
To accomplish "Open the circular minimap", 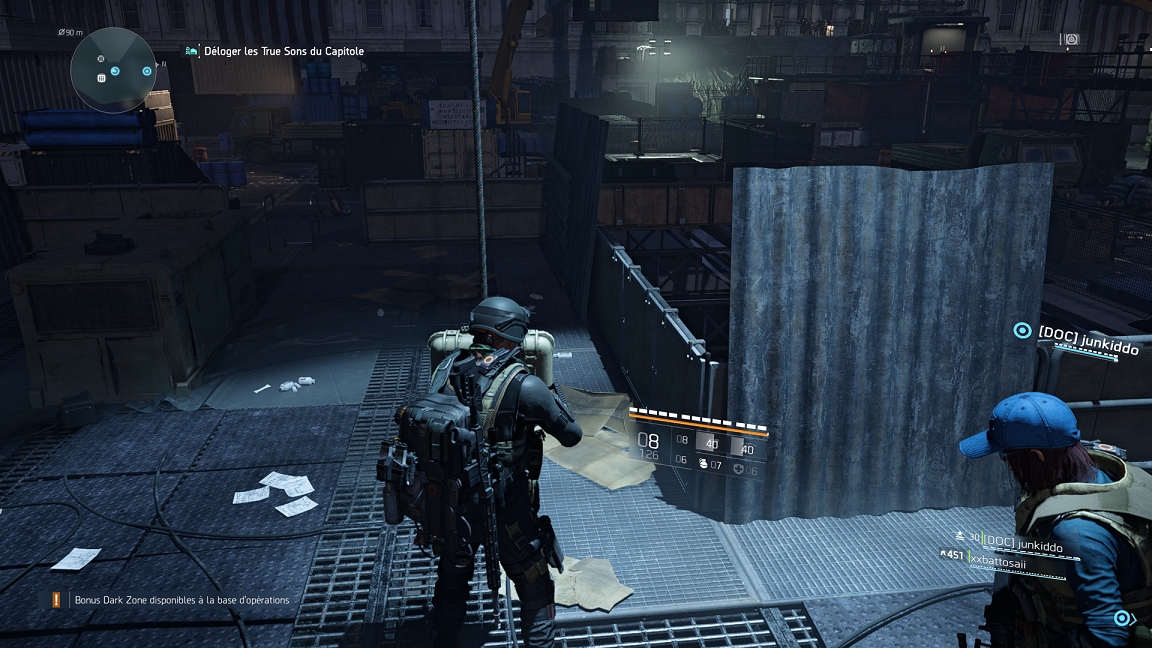I will point(113,70).
